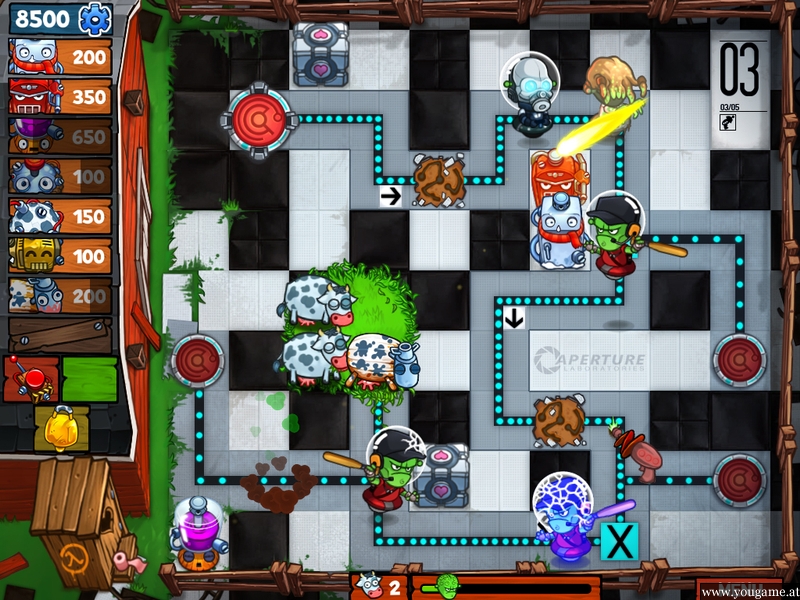The height and width of the screenshot is (600, 800).
Task: Select the faded cow-robot turret costing 200
Action: point(60,295)
